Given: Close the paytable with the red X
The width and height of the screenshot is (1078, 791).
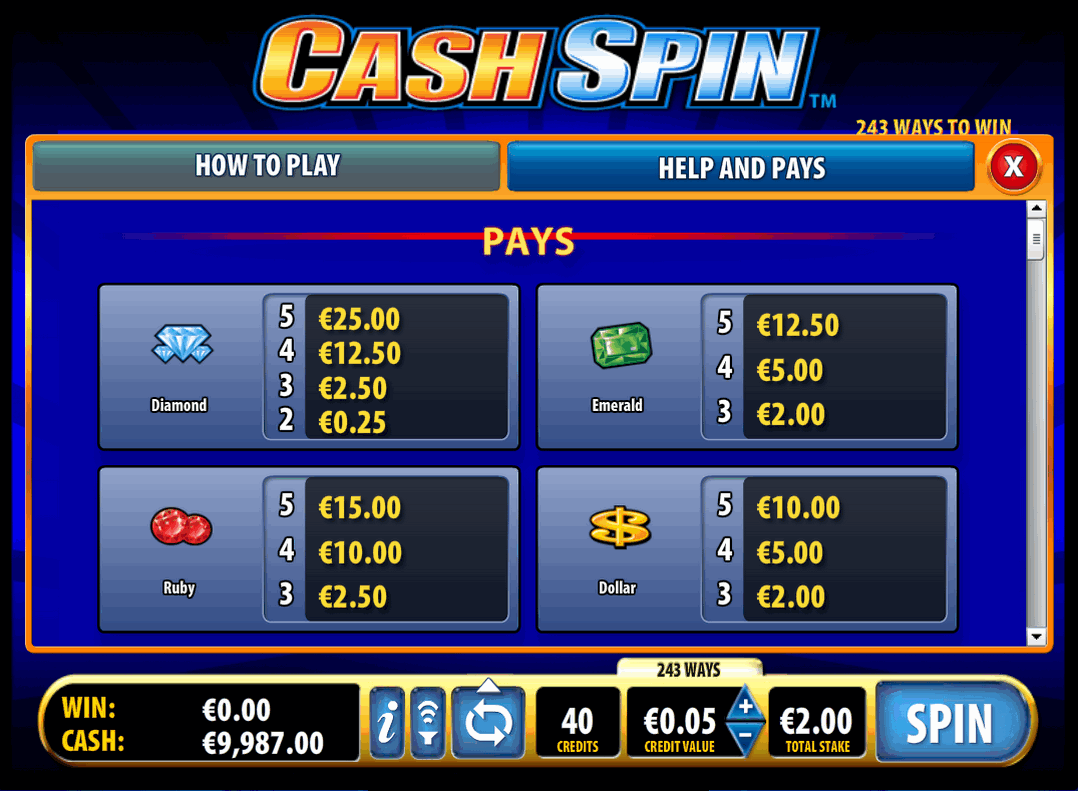Looking at the screenshot, I should 1013,166.
